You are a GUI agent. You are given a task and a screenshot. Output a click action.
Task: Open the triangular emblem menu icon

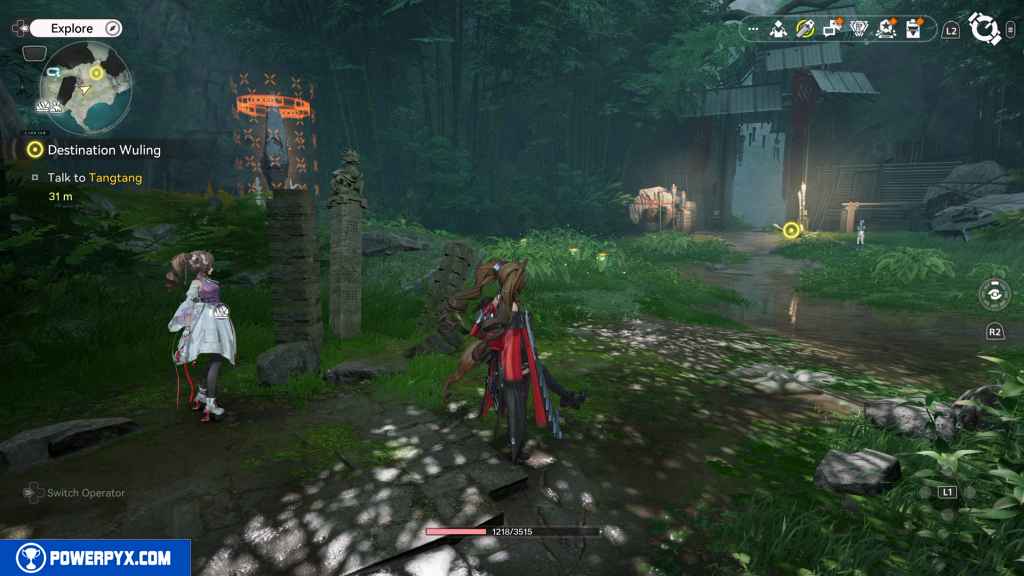[x=859, y=30]
